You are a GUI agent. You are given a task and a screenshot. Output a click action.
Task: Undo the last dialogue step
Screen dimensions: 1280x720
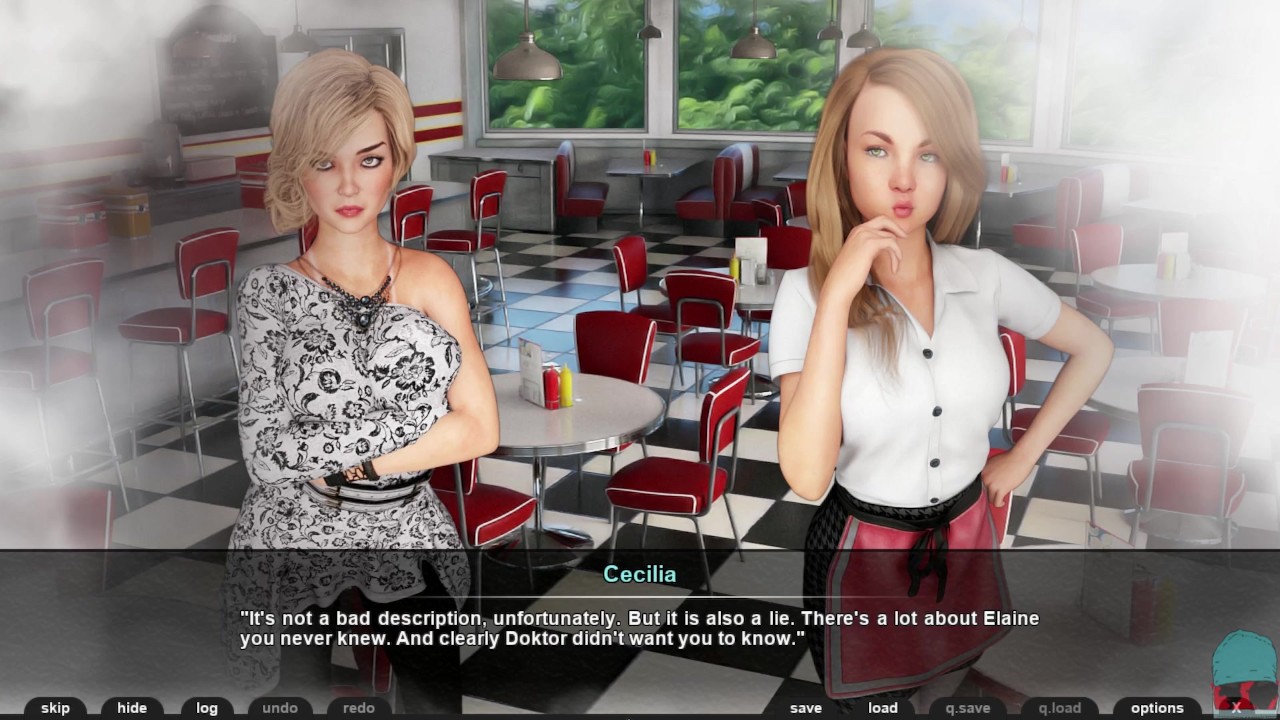(280, 708)
